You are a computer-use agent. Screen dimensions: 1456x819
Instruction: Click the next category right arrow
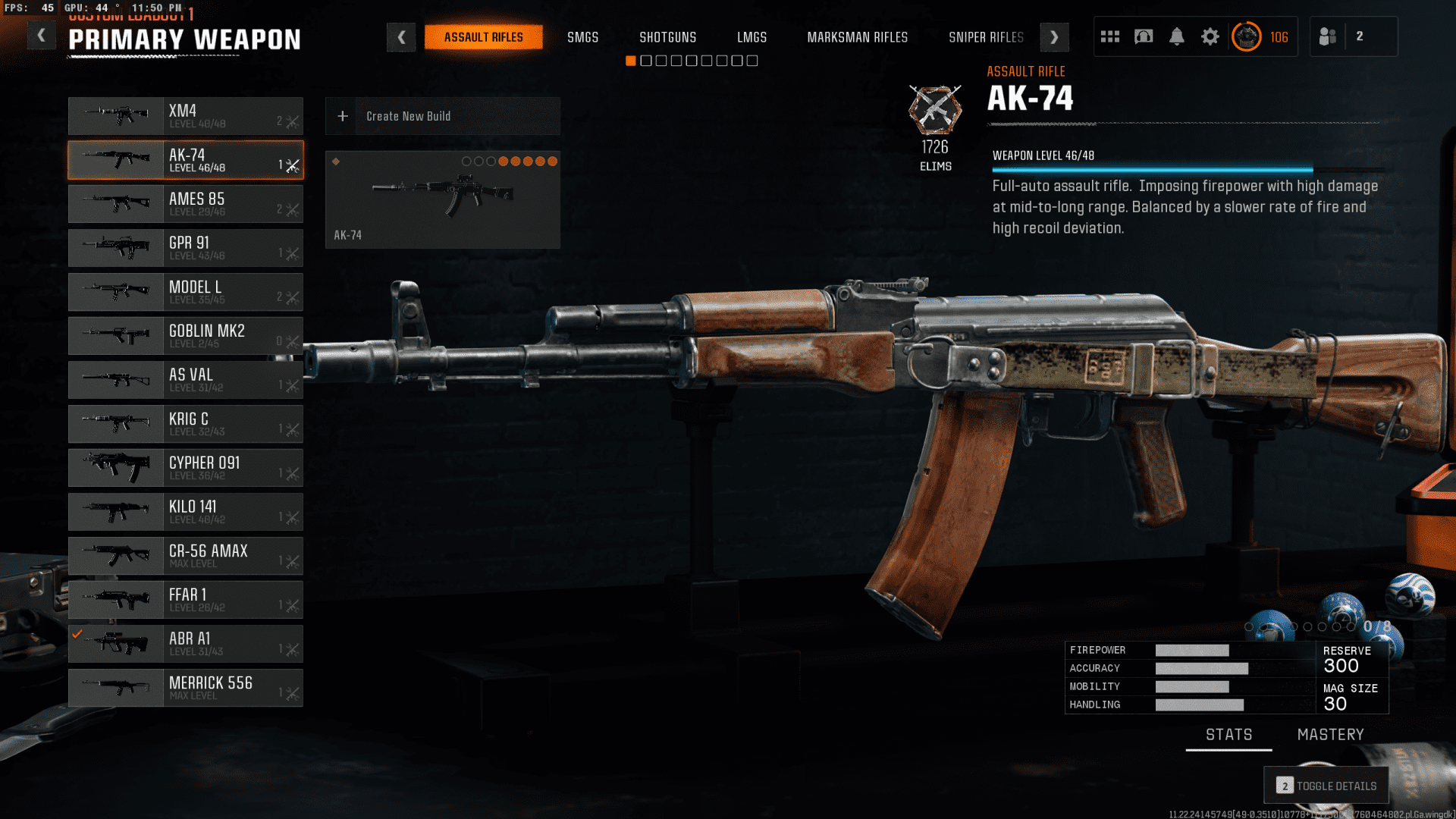(1054, 37)
